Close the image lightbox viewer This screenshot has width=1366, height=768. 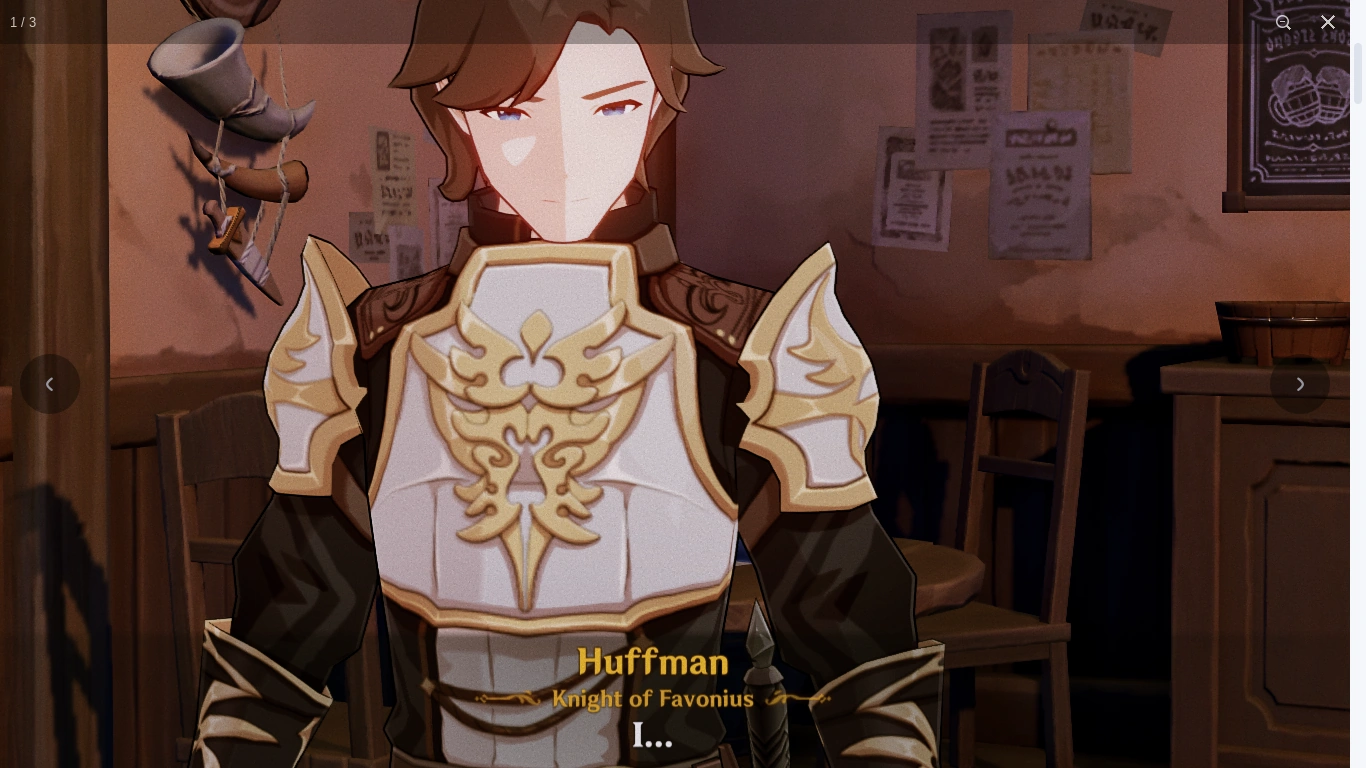point(1328,22)
